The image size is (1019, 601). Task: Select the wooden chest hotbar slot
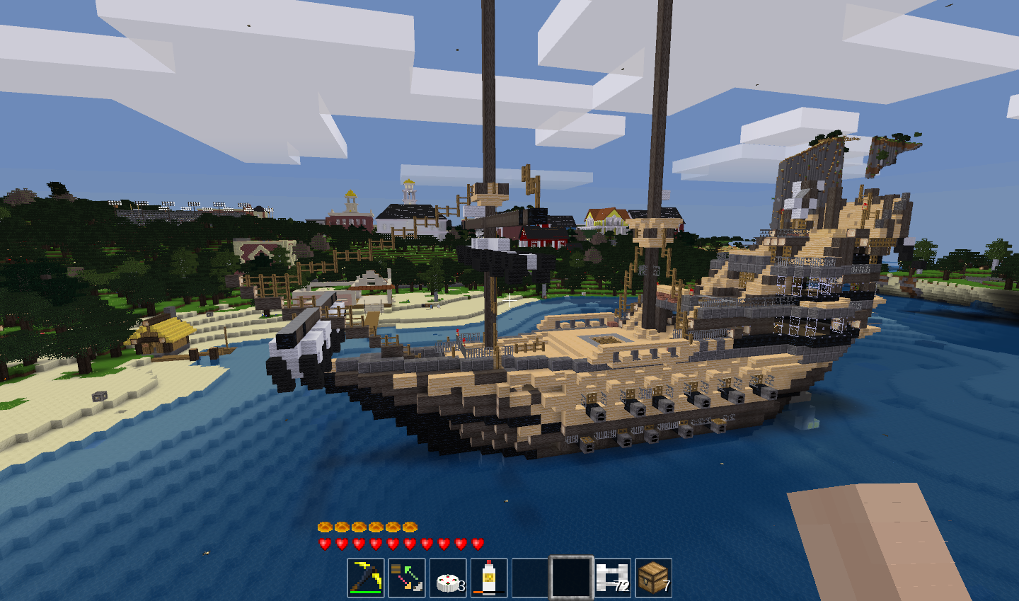tap(653, 577)
